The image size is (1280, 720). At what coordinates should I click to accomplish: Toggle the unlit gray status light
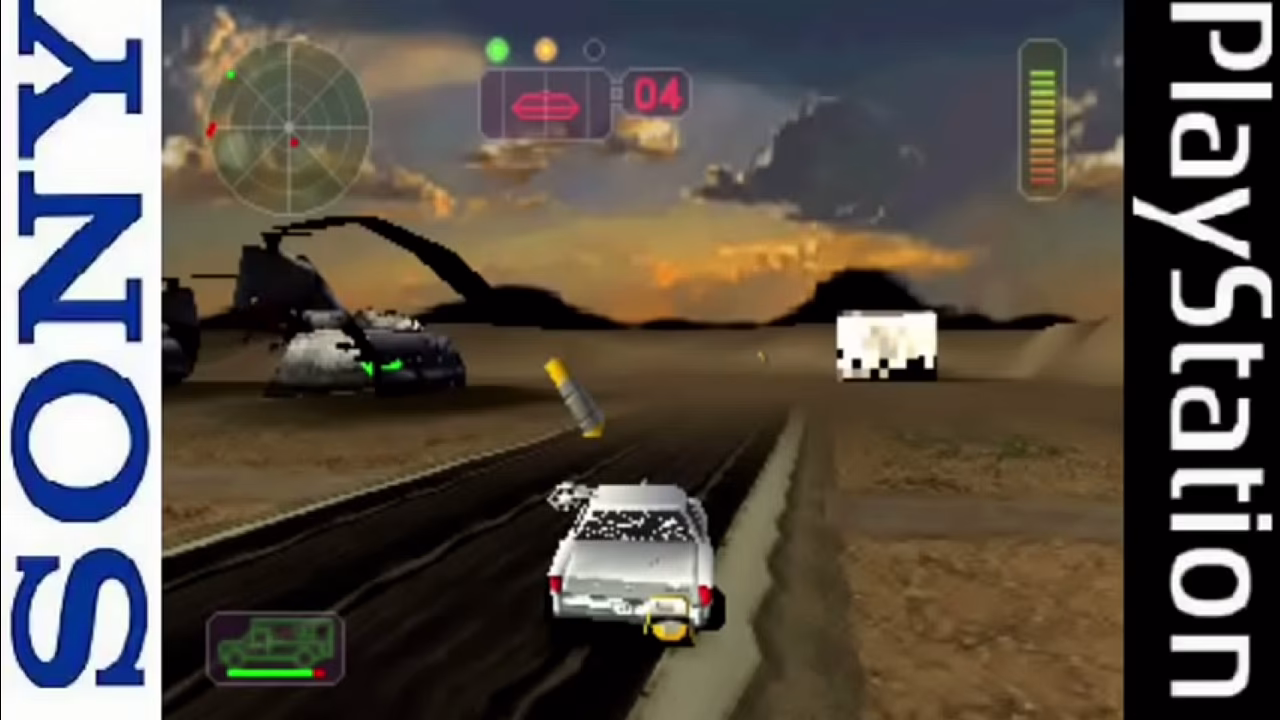coord(592,49)
